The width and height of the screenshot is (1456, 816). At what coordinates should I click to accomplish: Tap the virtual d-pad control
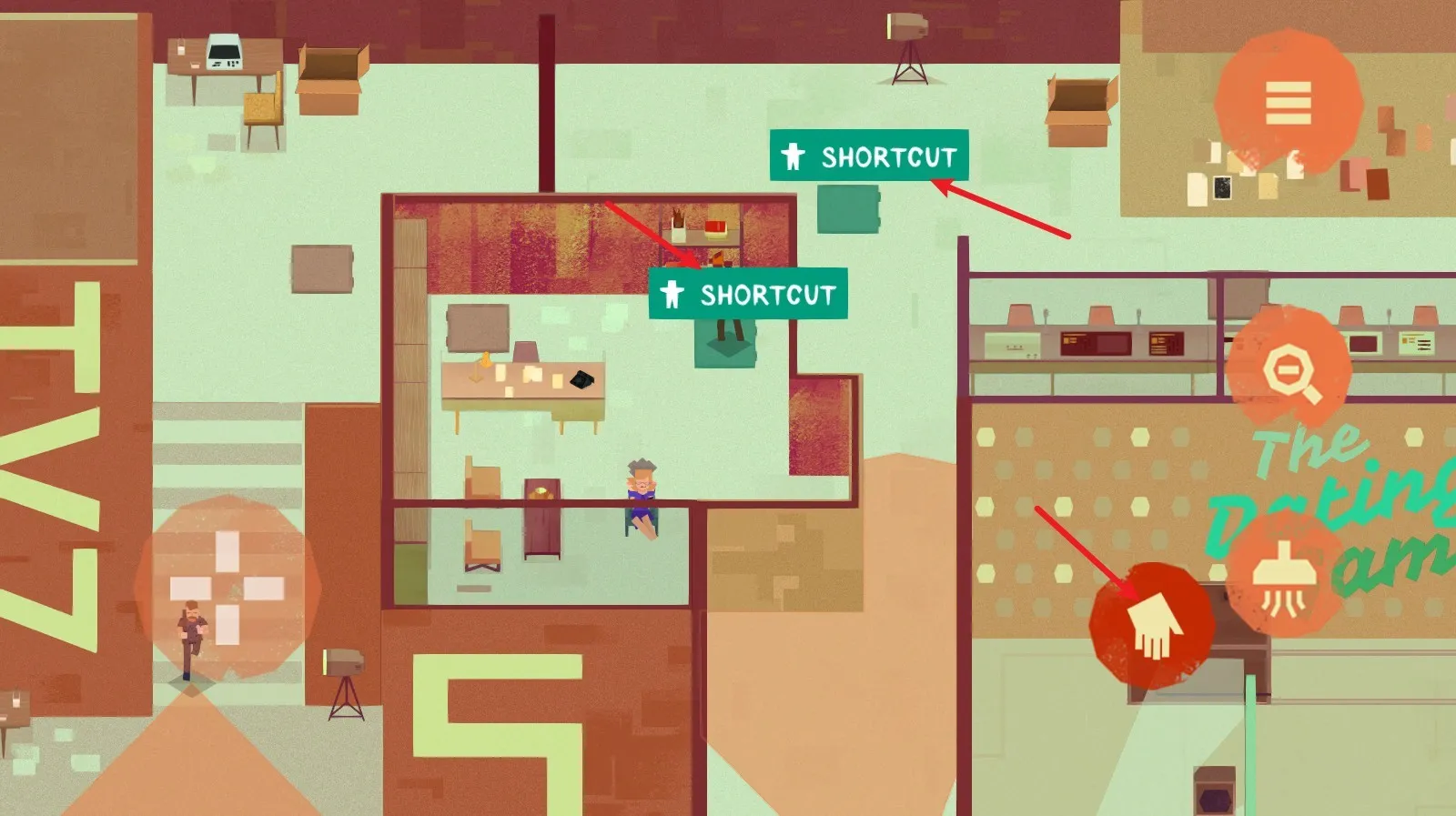(x=227, y=588)
